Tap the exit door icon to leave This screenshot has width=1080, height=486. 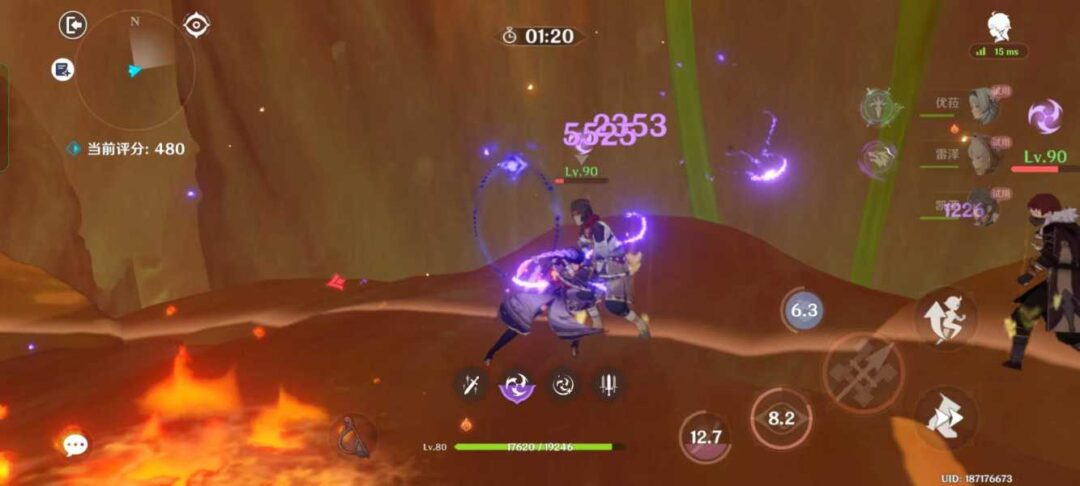click(x=73, y=25)
